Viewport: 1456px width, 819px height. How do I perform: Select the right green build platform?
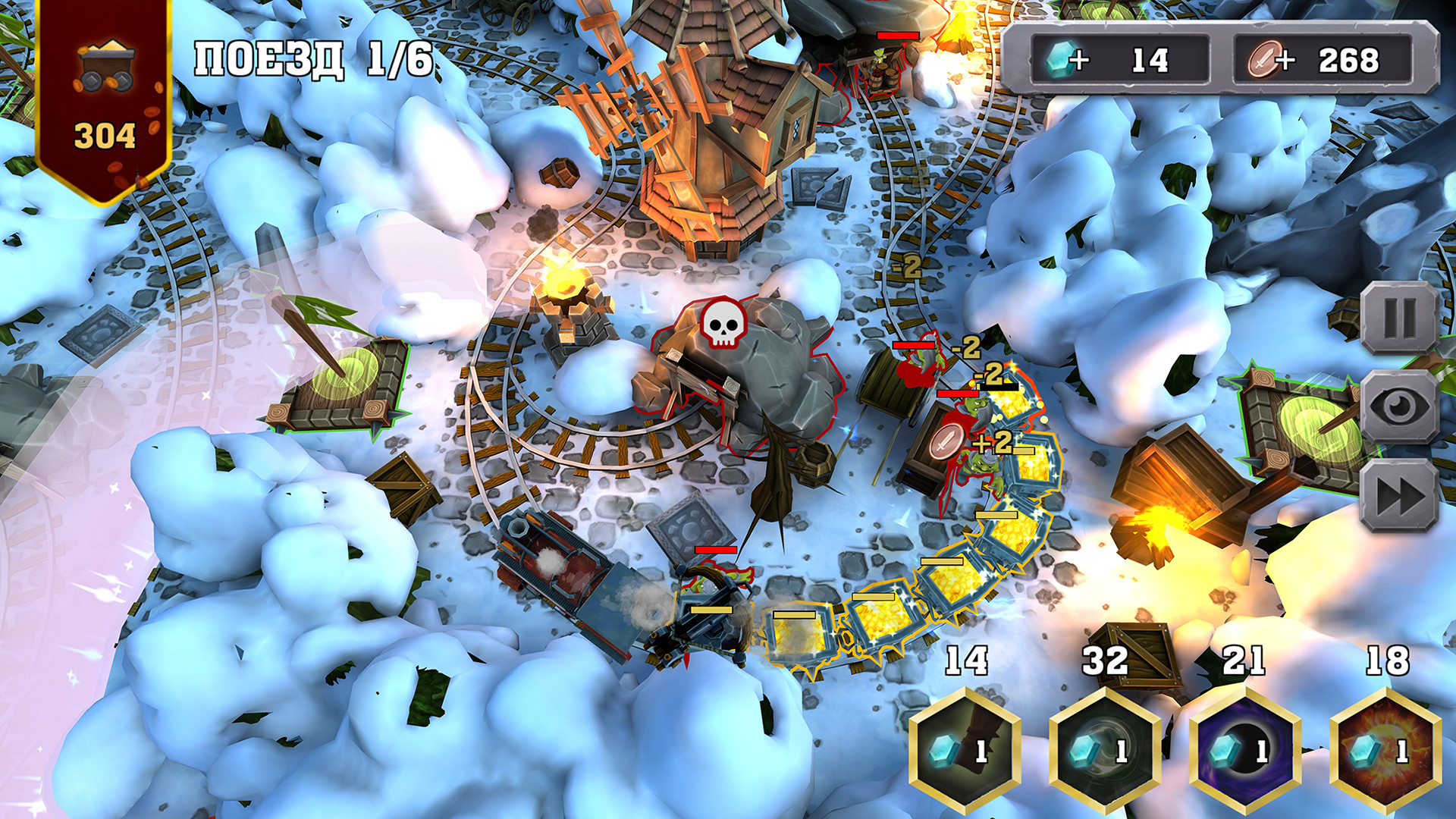(x=1319, y=425)
